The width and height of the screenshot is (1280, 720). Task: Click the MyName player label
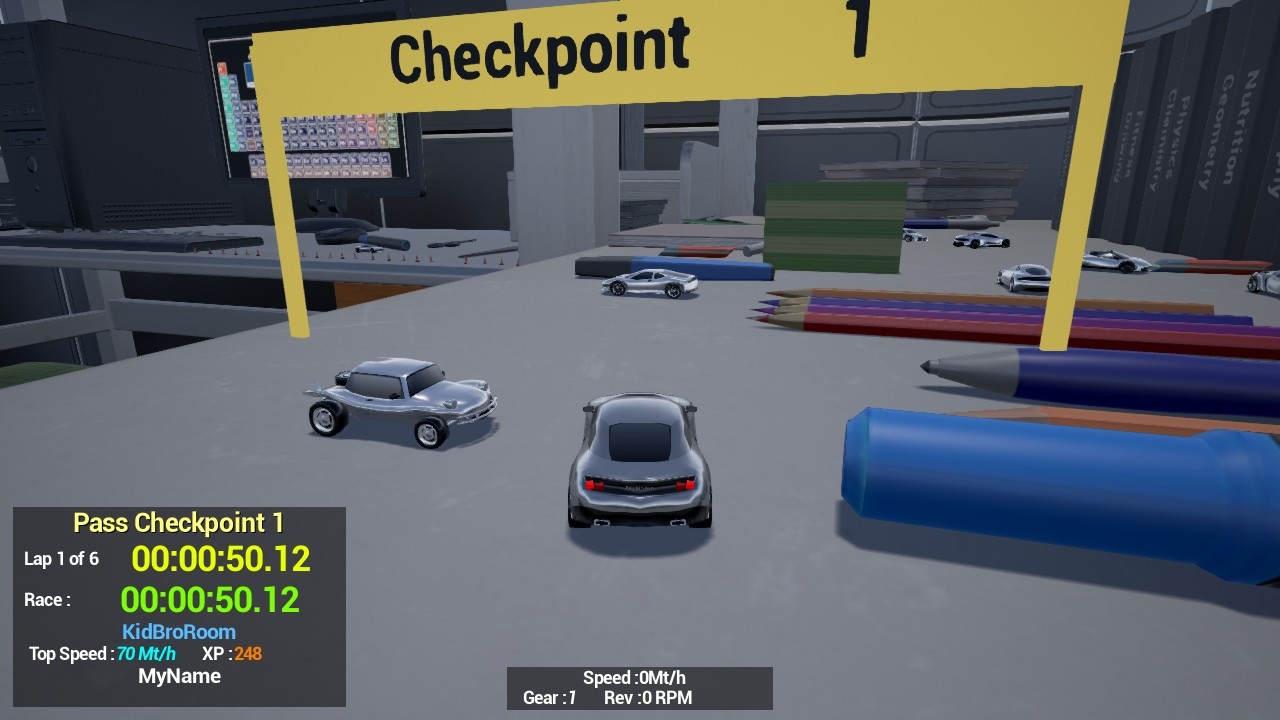coord(180,676)
